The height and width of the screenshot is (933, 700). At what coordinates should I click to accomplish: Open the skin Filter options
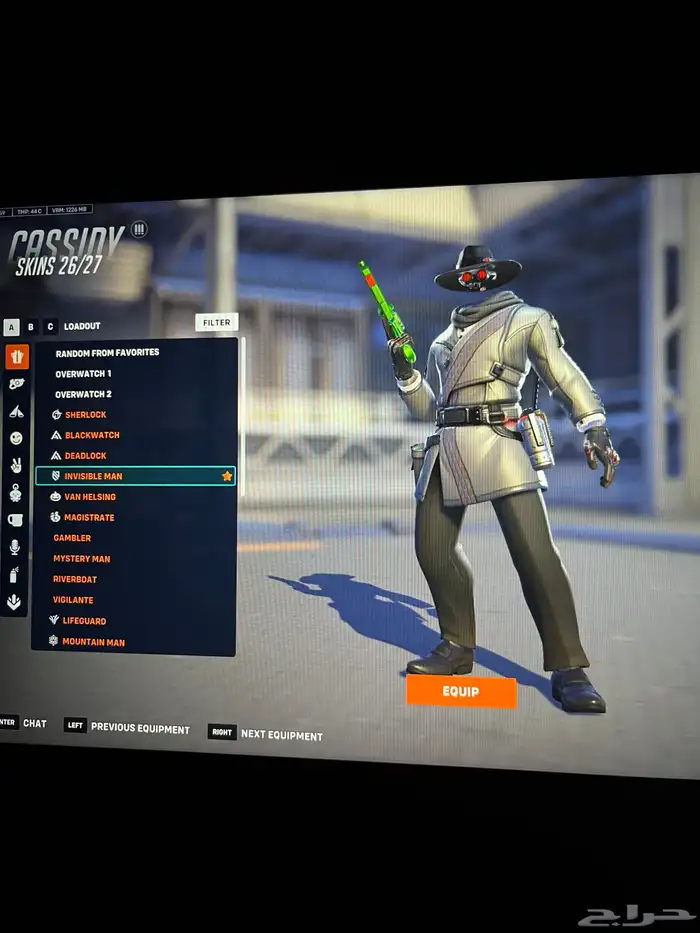point(216,322)
